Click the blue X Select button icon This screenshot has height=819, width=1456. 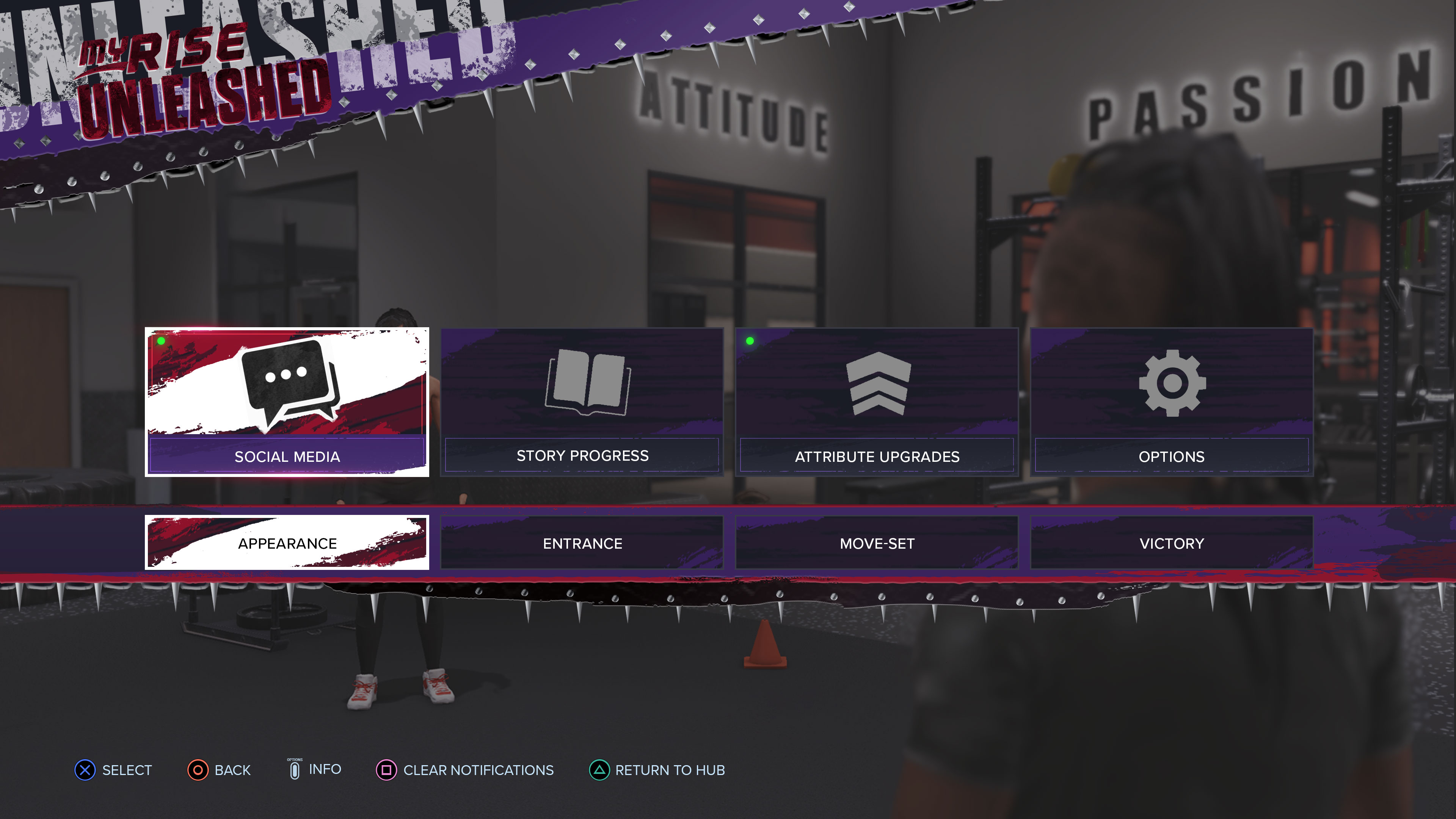click(x=85, y=770)
